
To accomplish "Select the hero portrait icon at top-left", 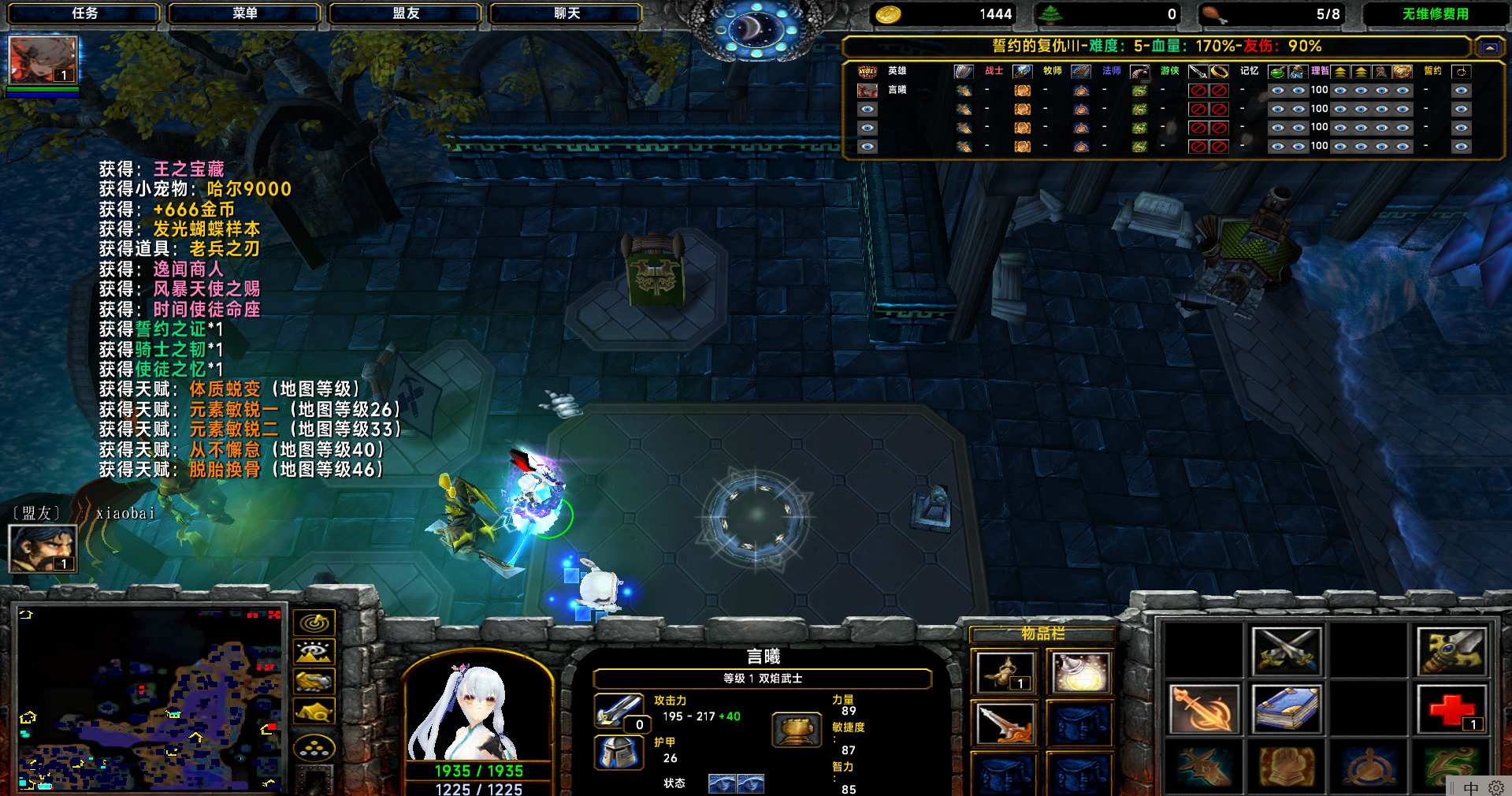I will tap(43, 60).
